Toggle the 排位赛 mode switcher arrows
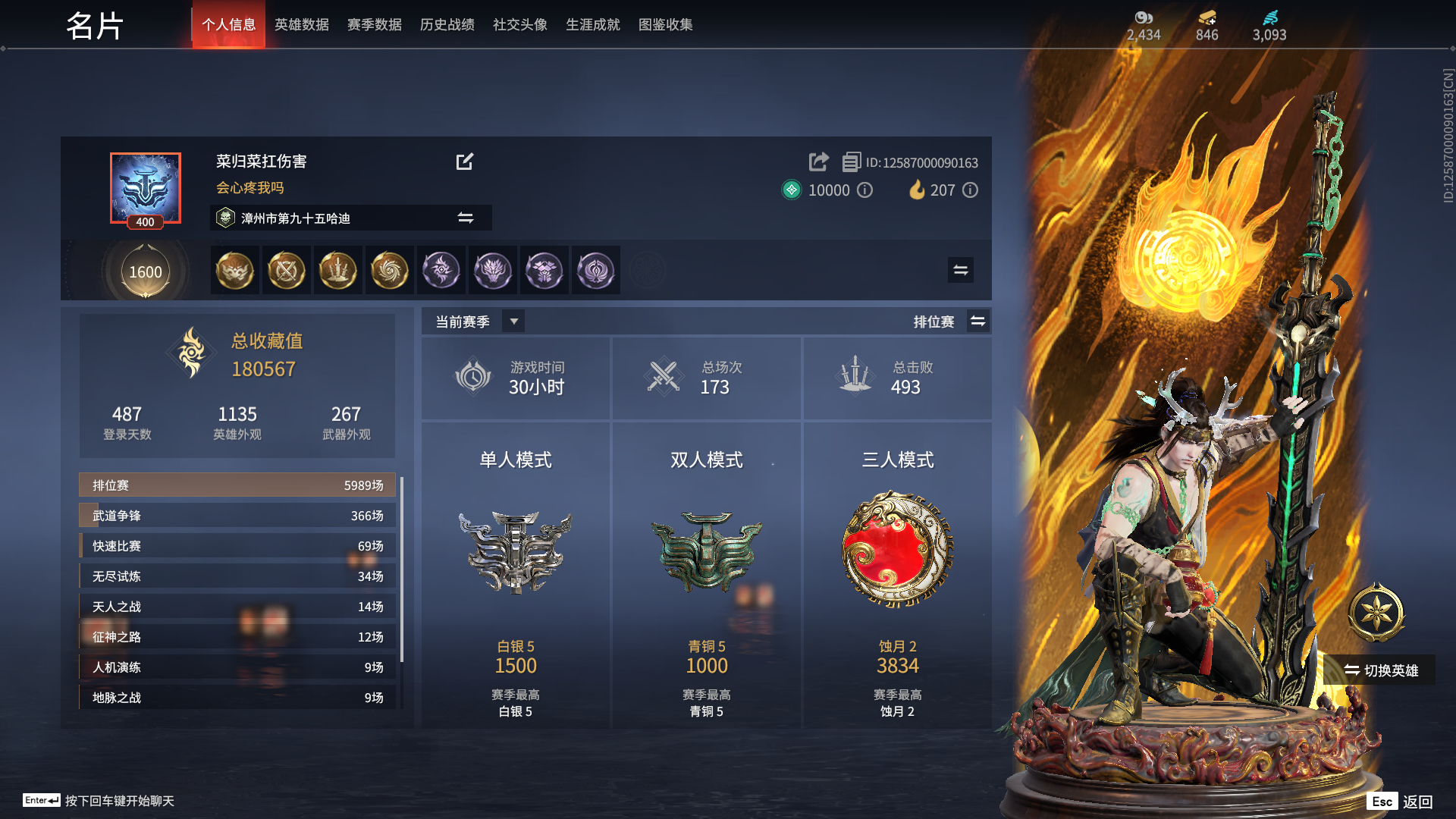 coord(978,321)
